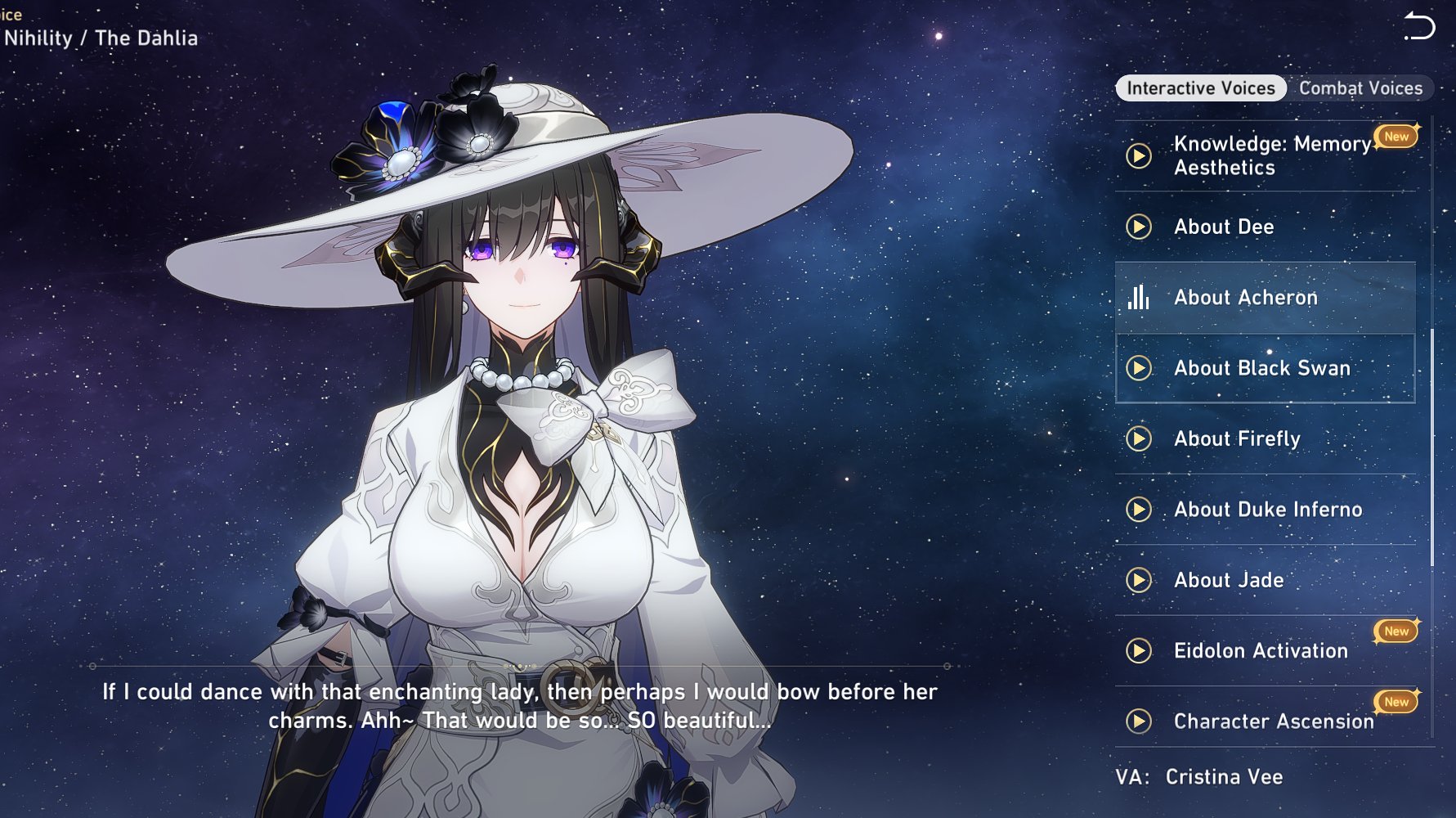This screenshot has width=1456, height=818.
Task: Play the About Dee voice line
Action: click(1139, 227)
